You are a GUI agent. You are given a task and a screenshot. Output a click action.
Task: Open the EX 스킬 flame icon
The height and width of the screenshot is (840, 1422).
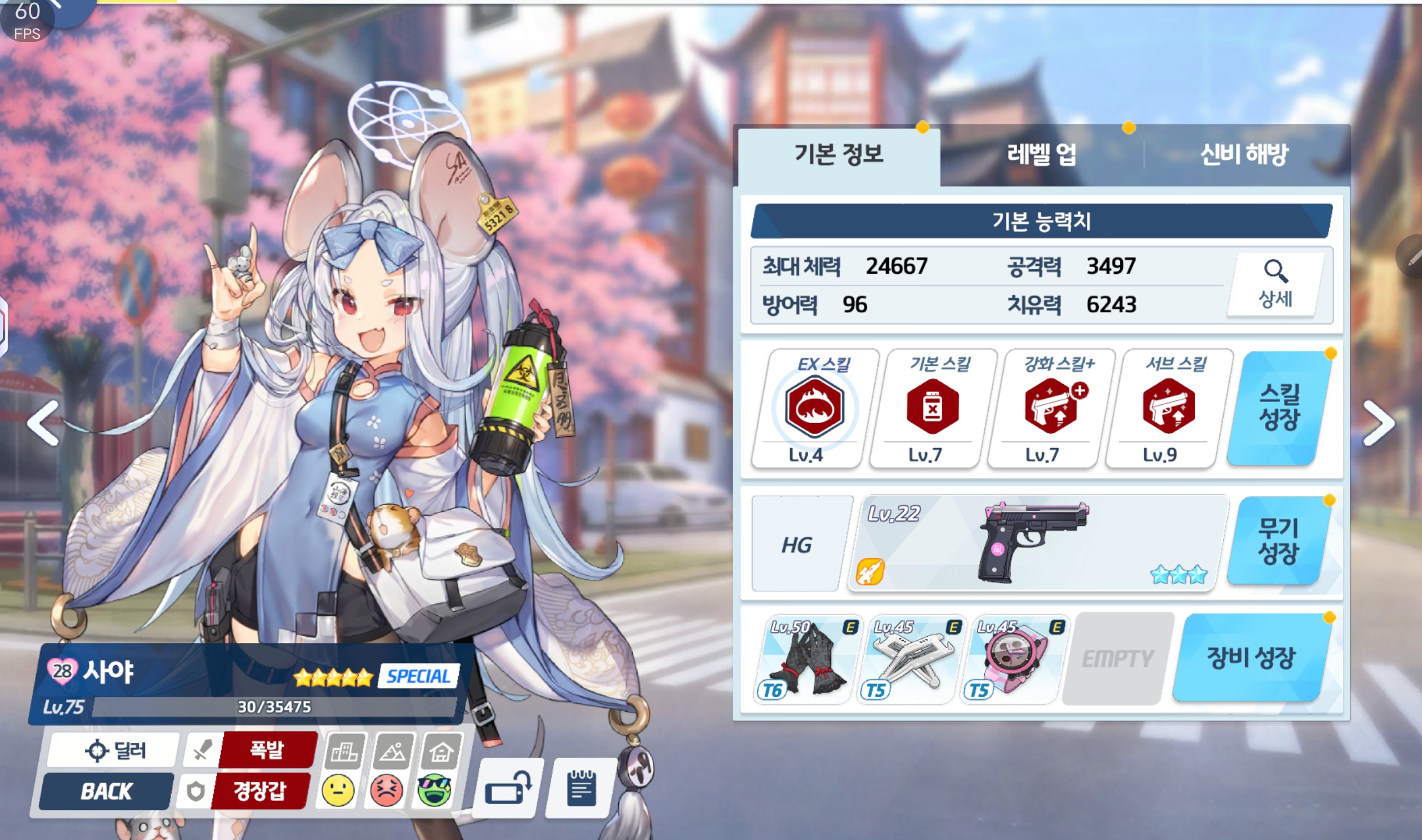[x=814, y=407]
